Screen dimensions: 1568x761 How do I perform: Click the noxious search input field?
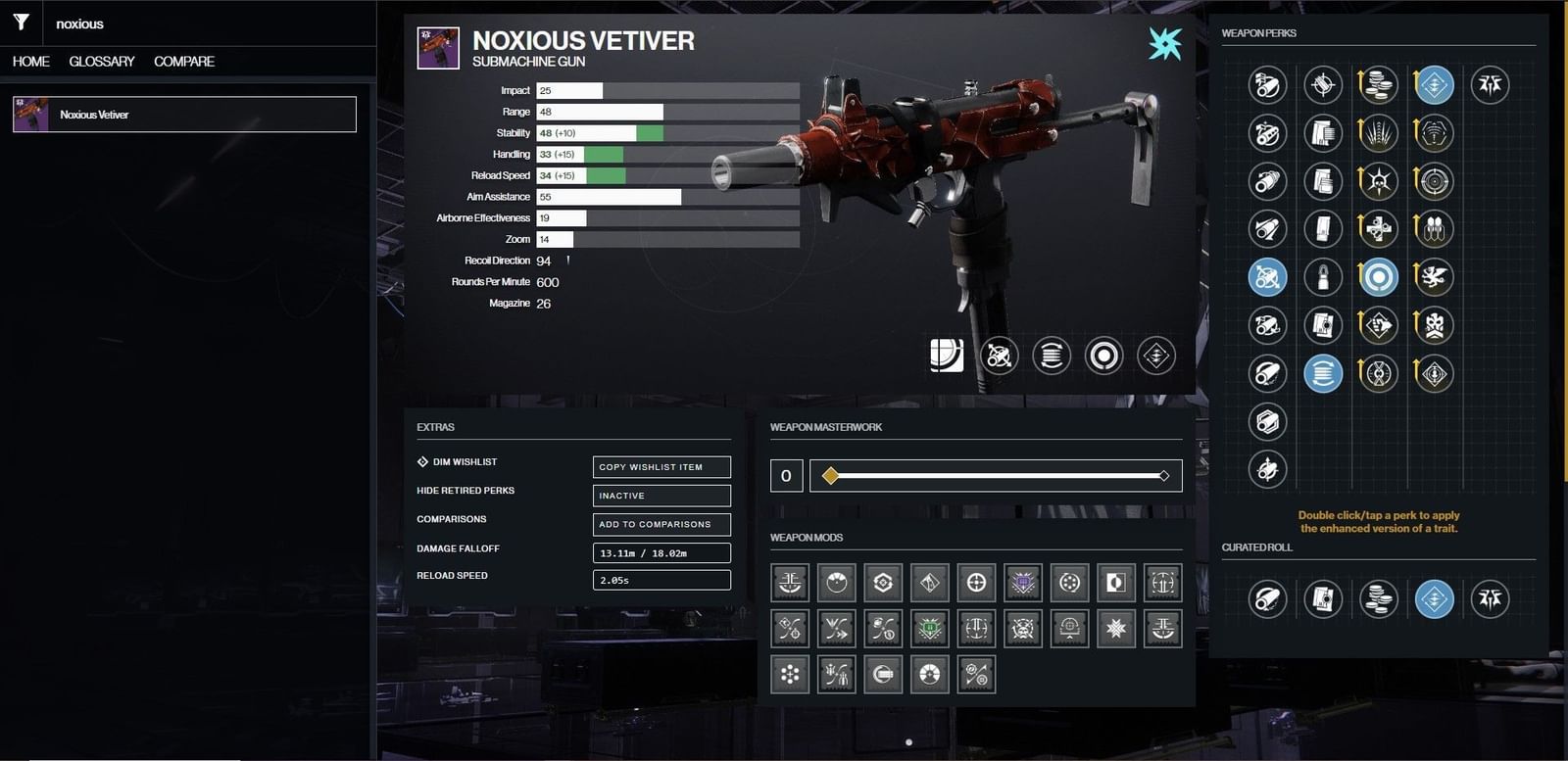(x=196, y=24)
